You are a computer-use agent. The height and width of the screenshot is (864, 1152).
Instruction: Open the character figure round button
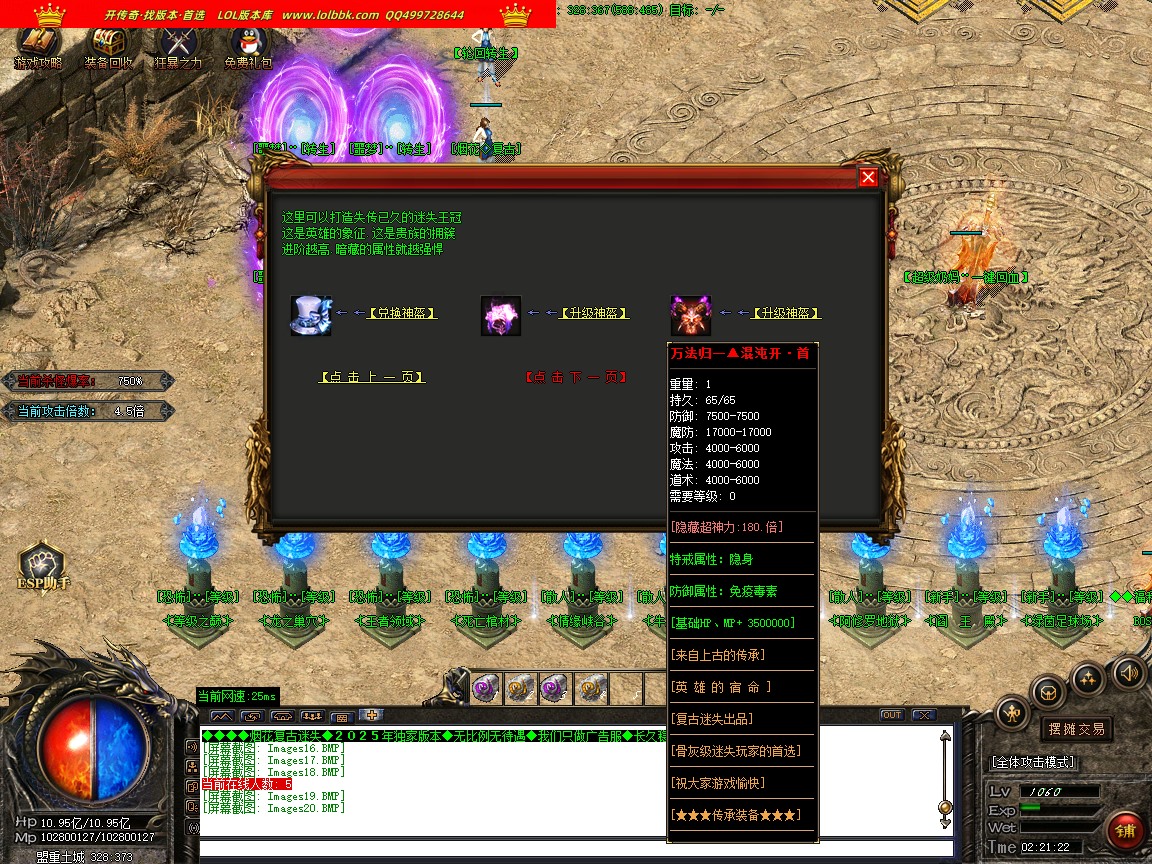tap(1013, 712)
